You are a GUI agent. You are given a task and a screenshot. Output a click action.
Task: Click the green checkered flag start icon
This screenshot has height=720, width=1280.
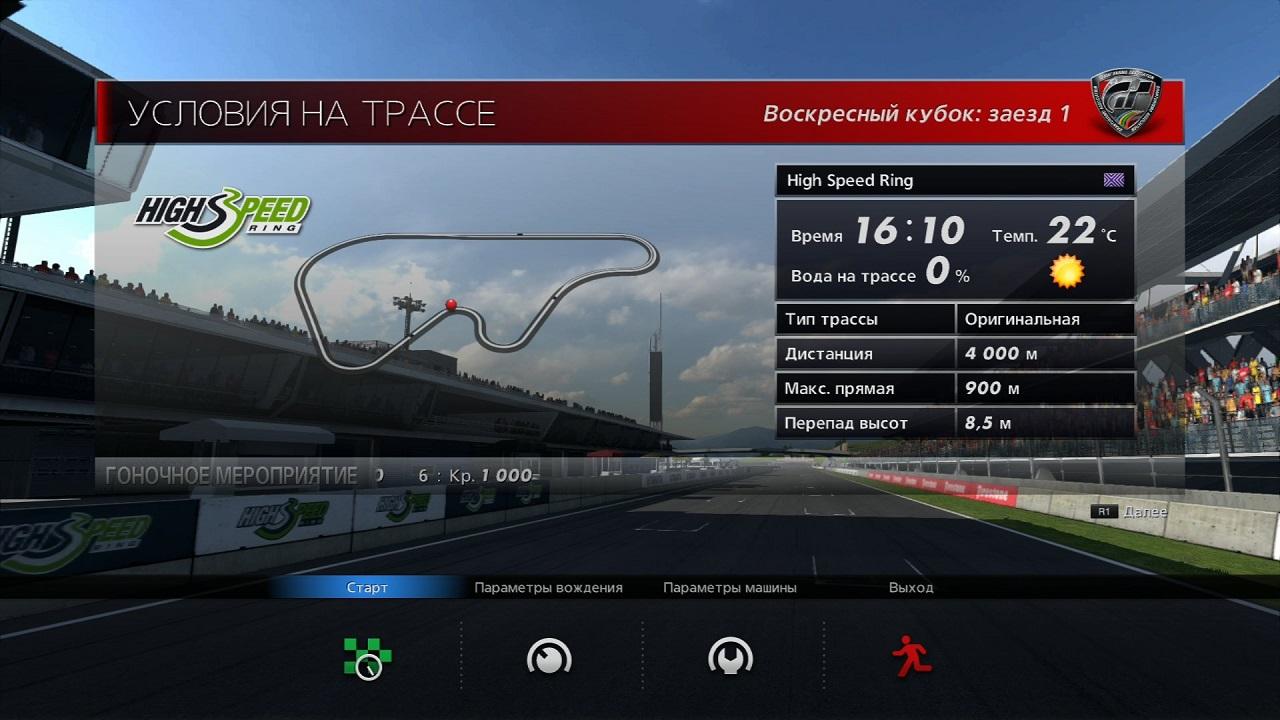367,658
